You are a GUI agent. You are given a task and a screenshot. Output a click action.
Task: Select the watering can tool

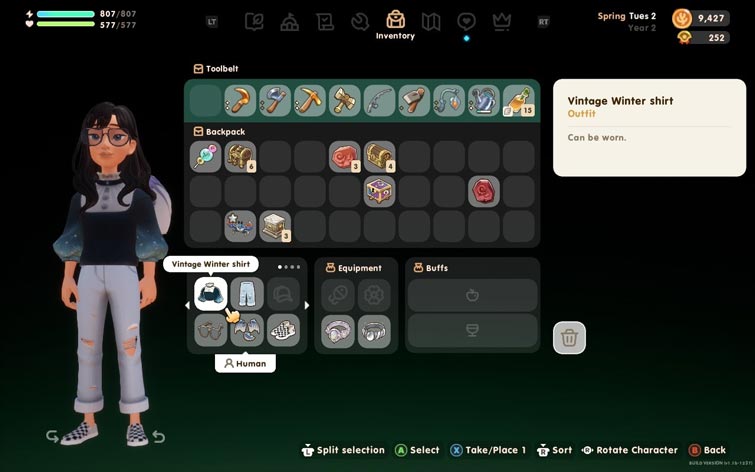tap(483, 100)
